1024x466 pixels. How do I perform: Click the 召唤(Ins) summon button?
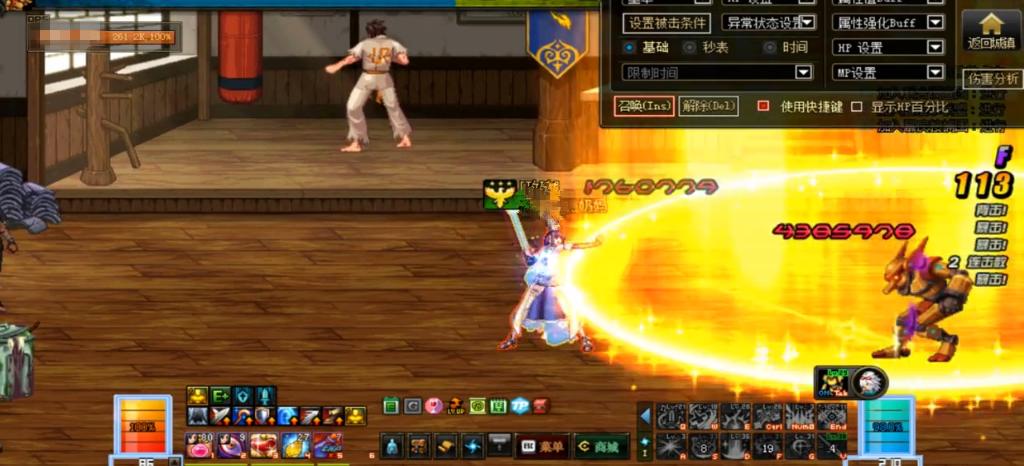644,105
